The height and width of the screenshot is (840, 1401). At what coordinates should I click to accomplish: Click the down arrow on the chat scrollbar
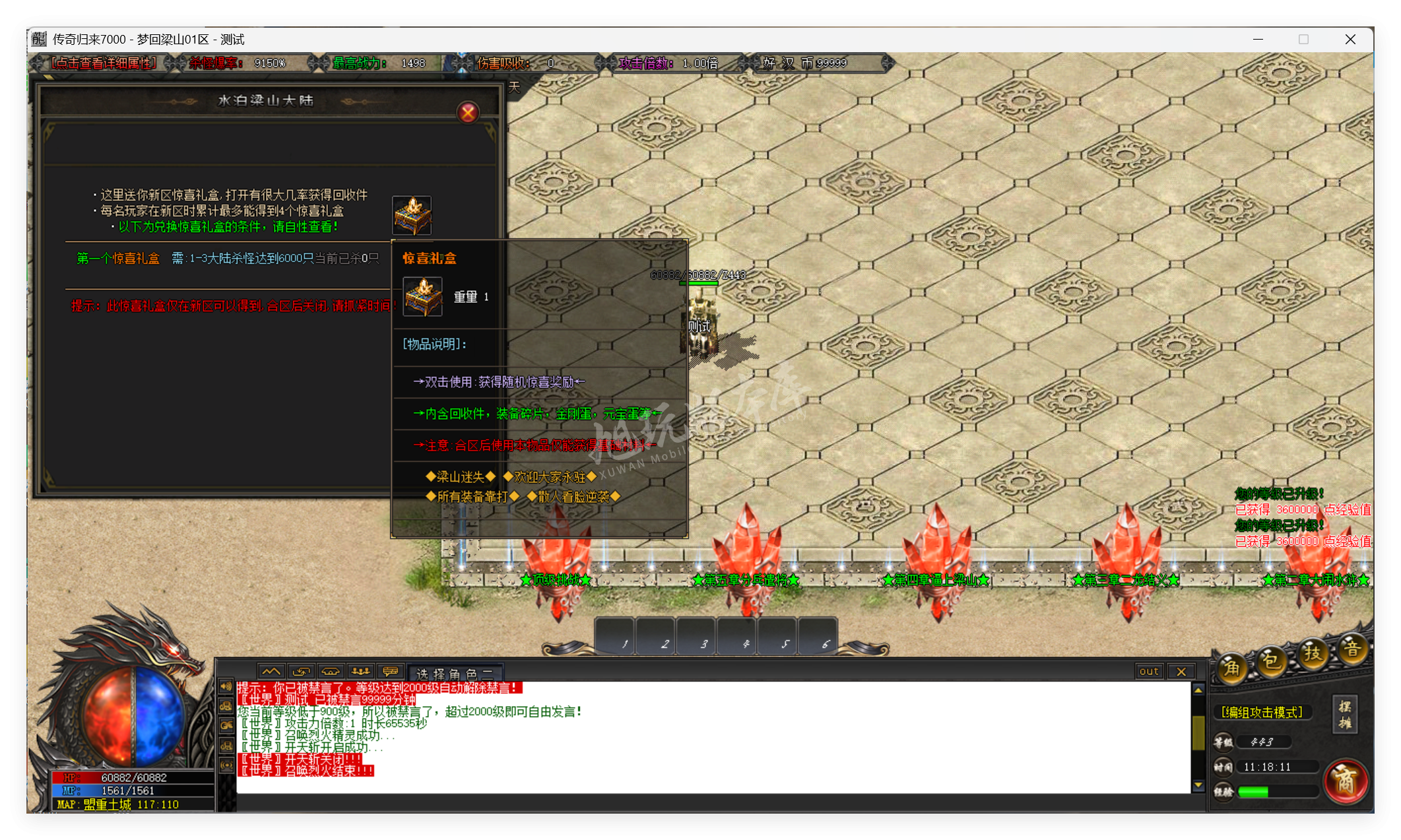[x=1198, y=785]
